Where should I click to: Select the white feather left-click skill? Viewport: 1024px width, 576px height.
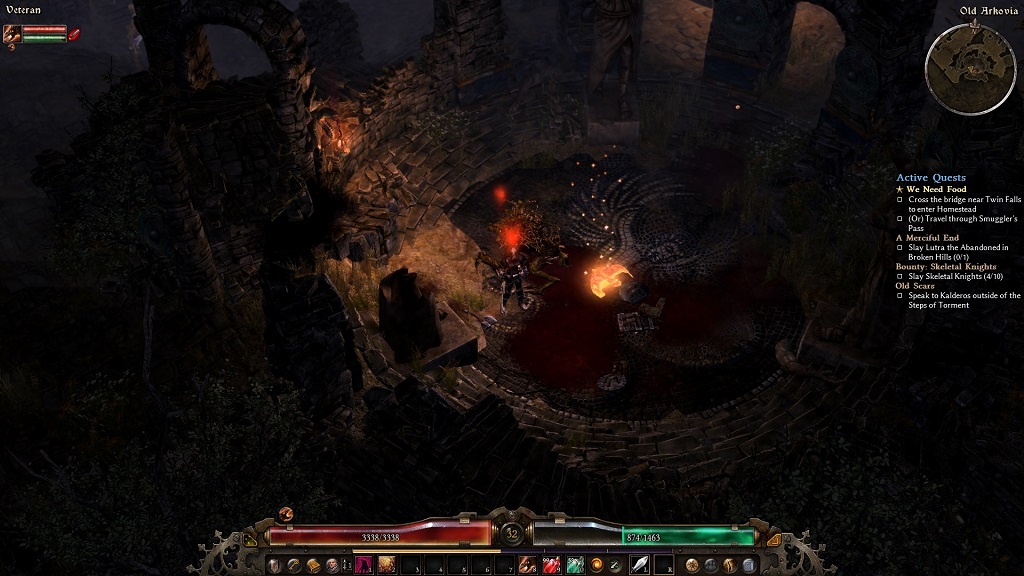pos(639,565)
